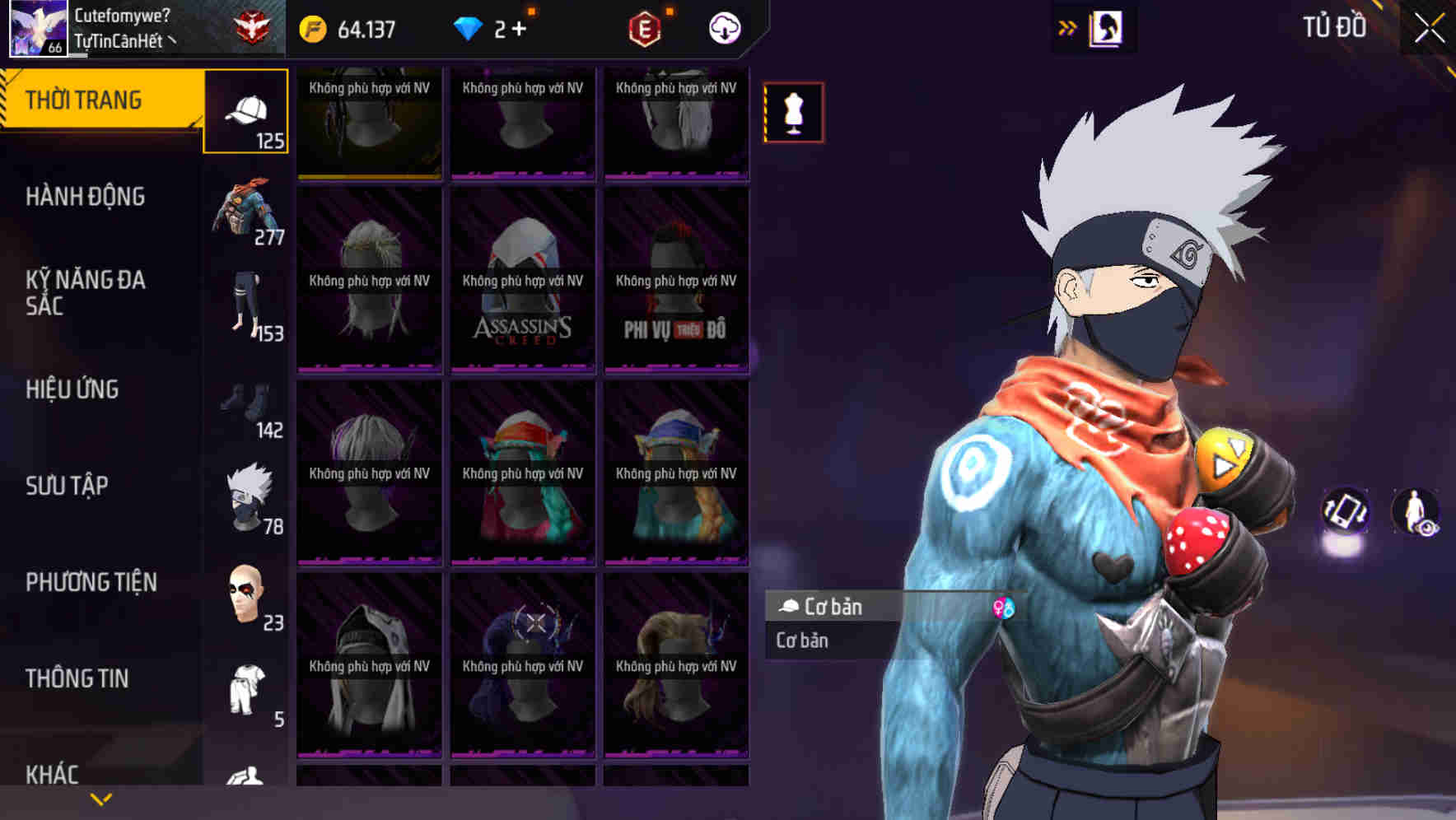Select the gold coin balance icon in the top bar
Viewport: 1456px width, 820px height.
311,27
